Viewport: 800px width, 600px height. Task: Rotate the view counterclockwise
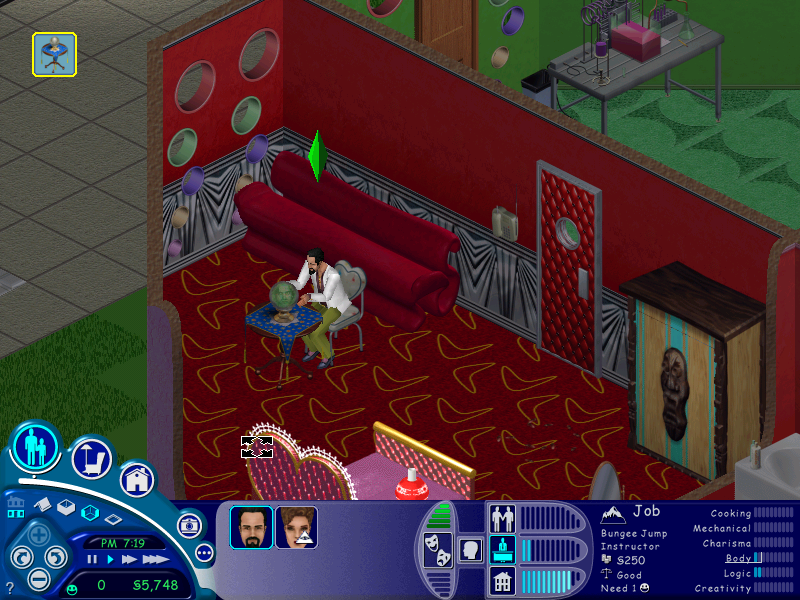pos(22,558)
